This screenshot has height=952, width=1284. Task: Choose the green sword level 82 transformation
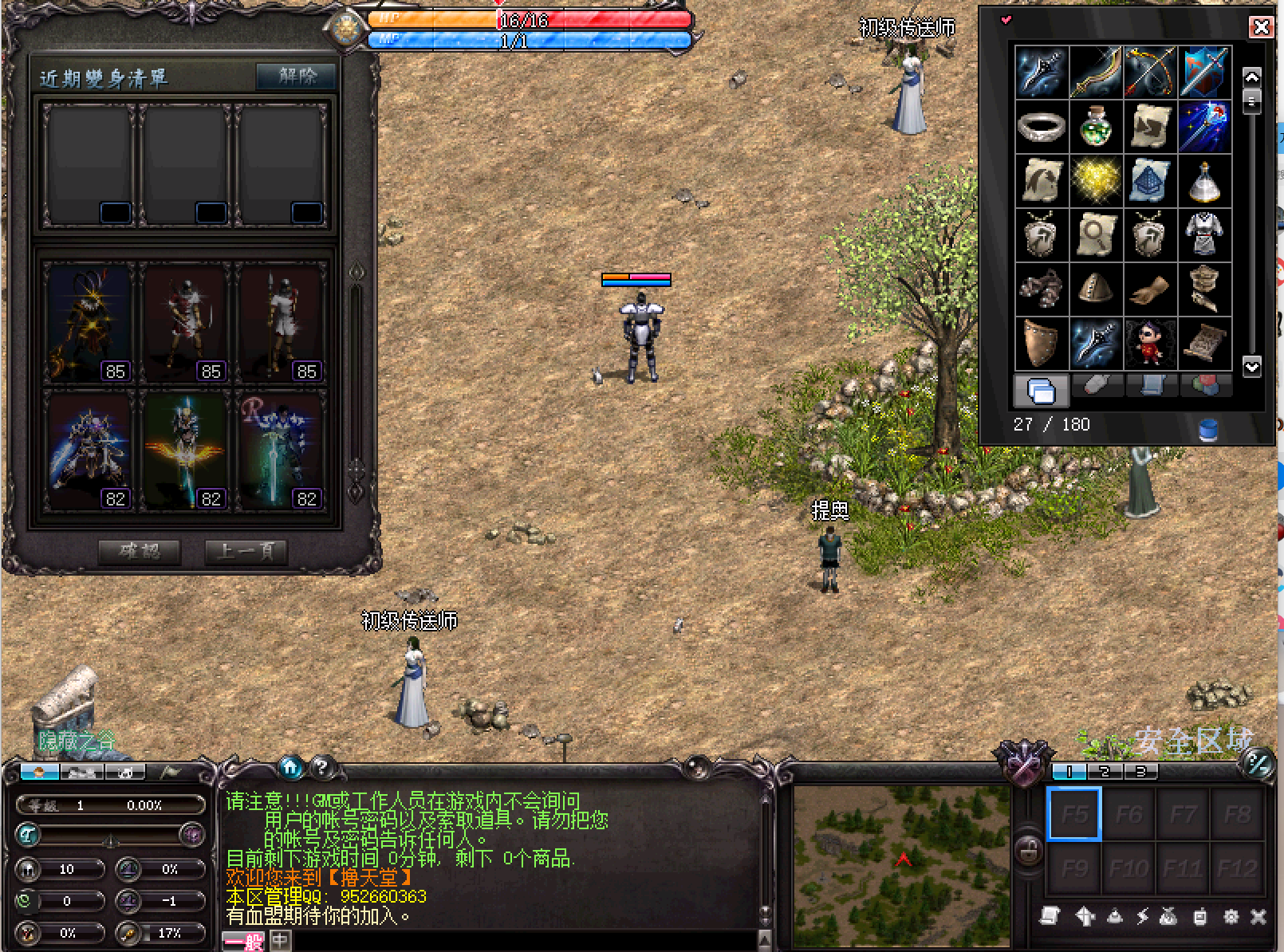coord(280,451)
